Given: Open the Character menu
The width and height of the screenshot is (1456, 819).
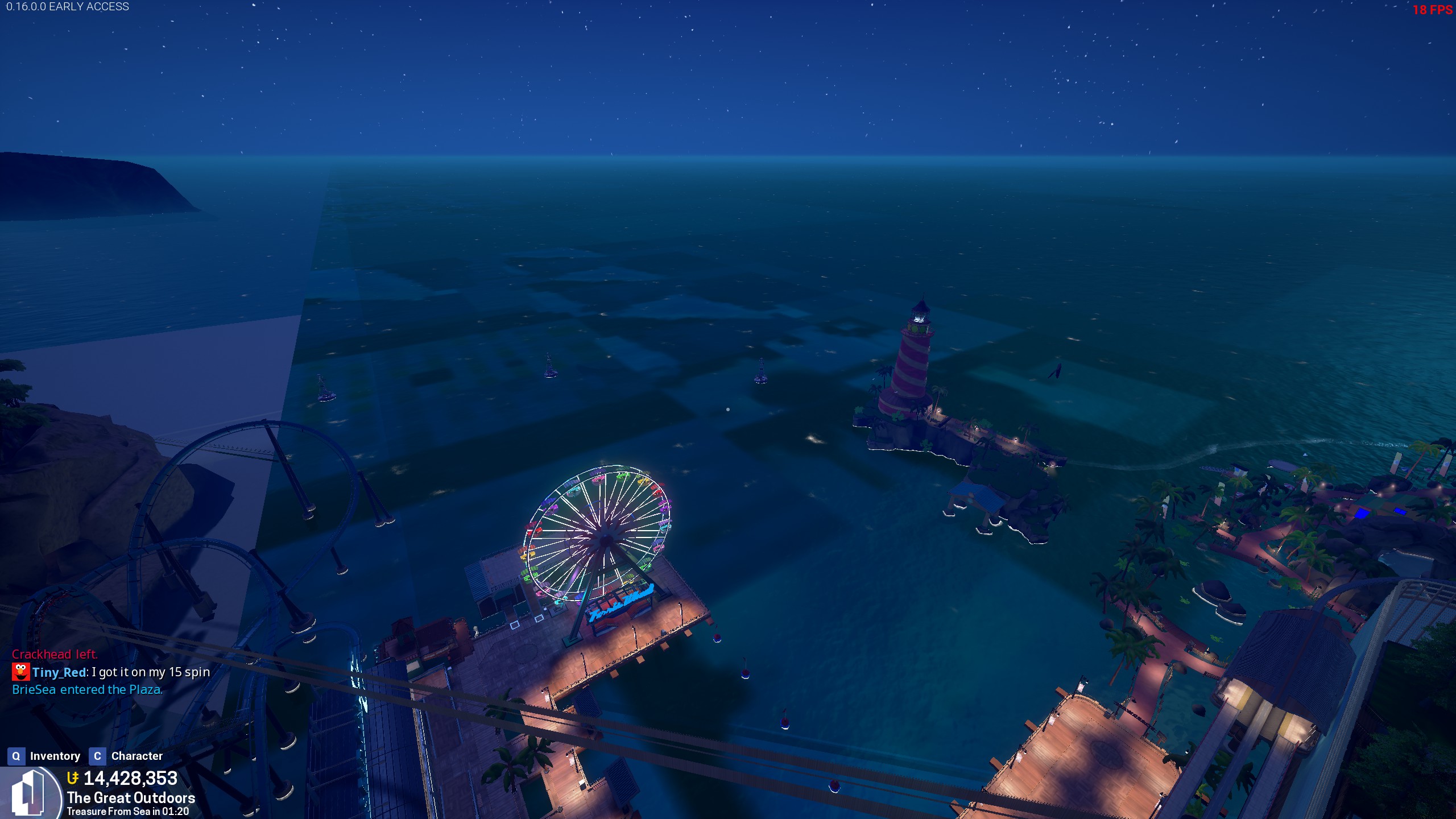Looking at the screenshot, I should point(126,756).
